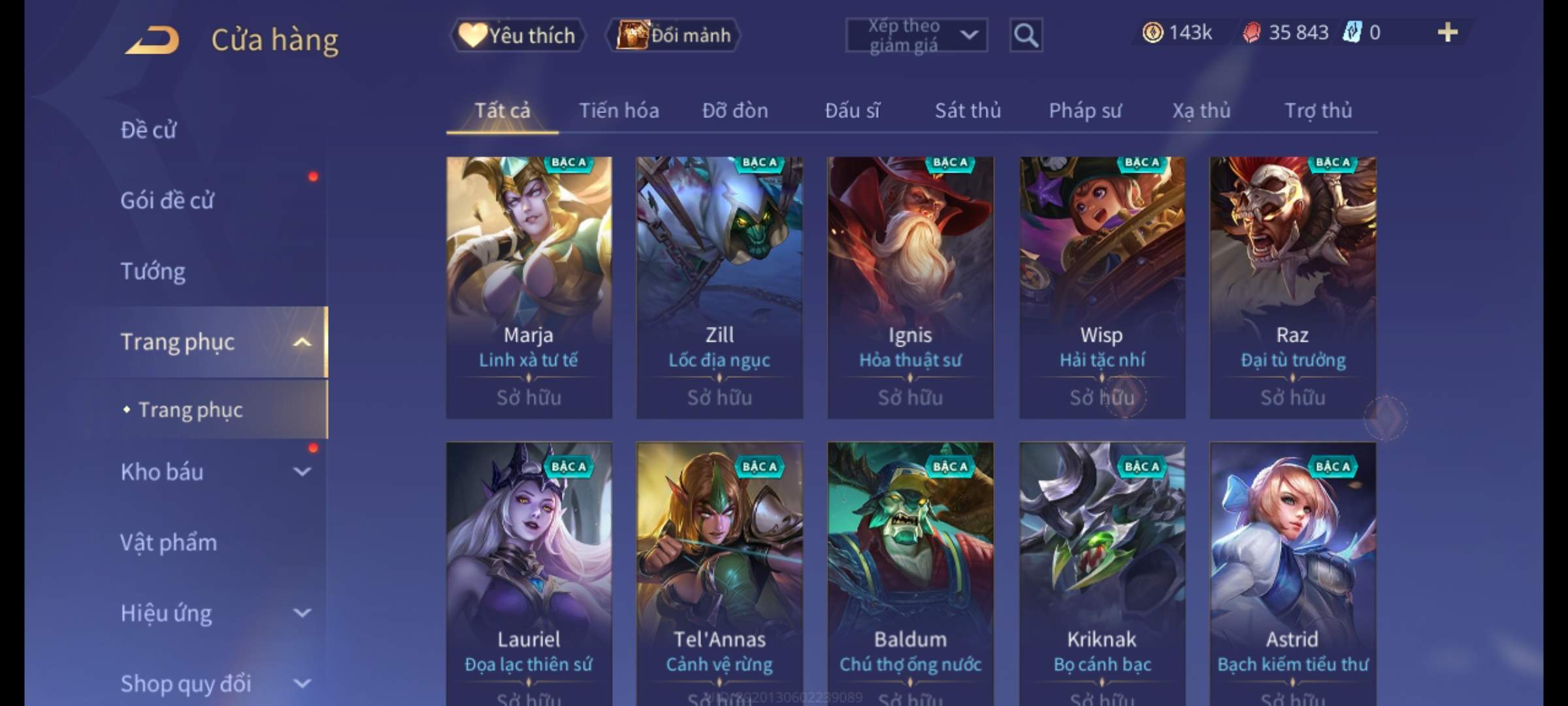This screenshot has width=1568, height=706.
Task: Open the Trợ thủ tab
Action: [1318, 110]
